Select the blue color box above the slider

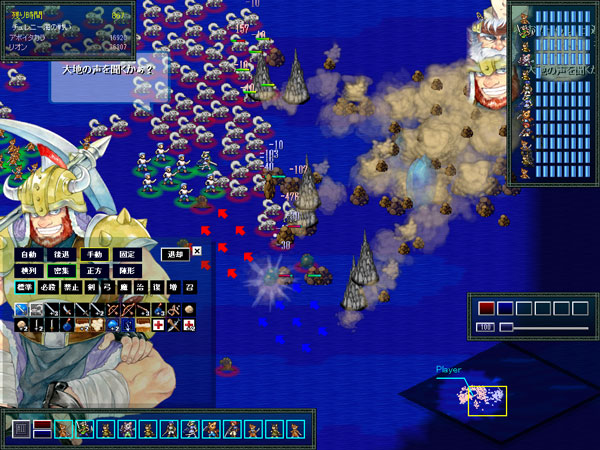coord(504,308)
